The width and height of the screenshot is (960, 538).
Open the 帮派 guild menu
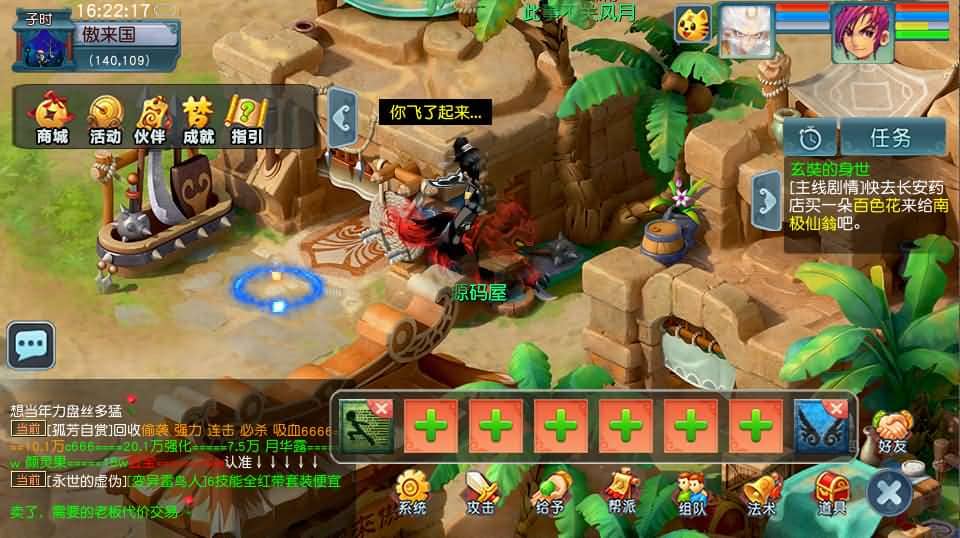(x=621, y=492)
